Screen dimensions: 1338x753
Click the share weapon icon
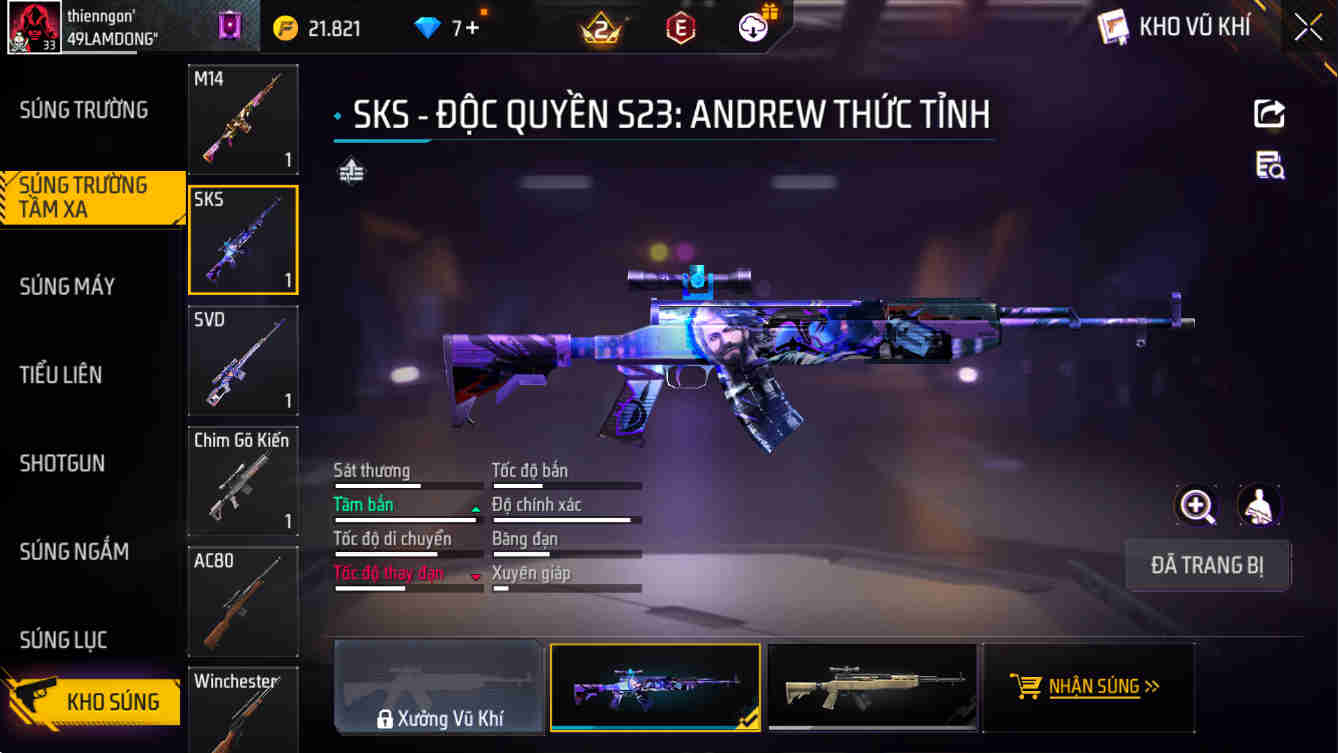(x=1268, y=113)
